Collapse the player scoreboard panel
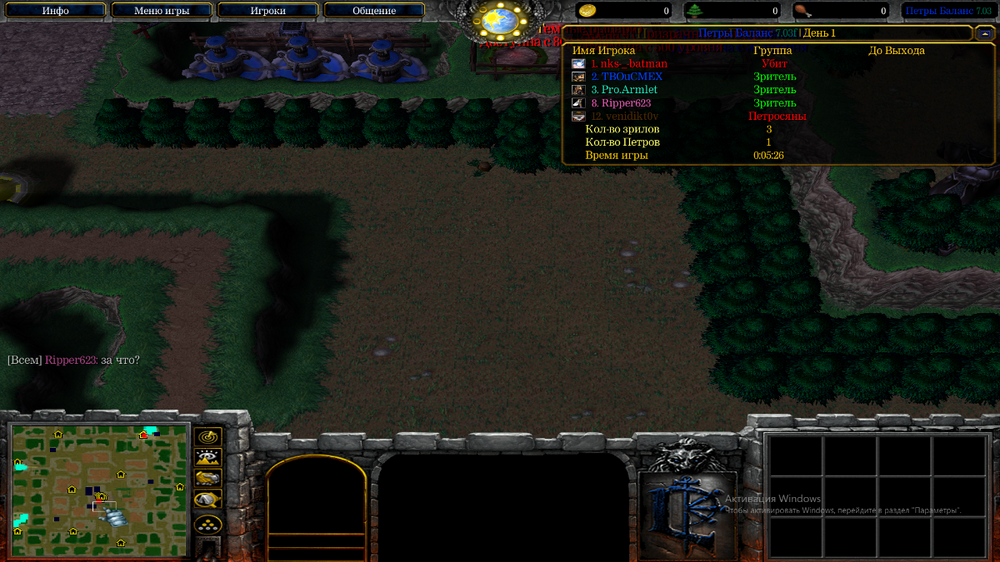This screenshot has width=1000, height=562. 984,33
